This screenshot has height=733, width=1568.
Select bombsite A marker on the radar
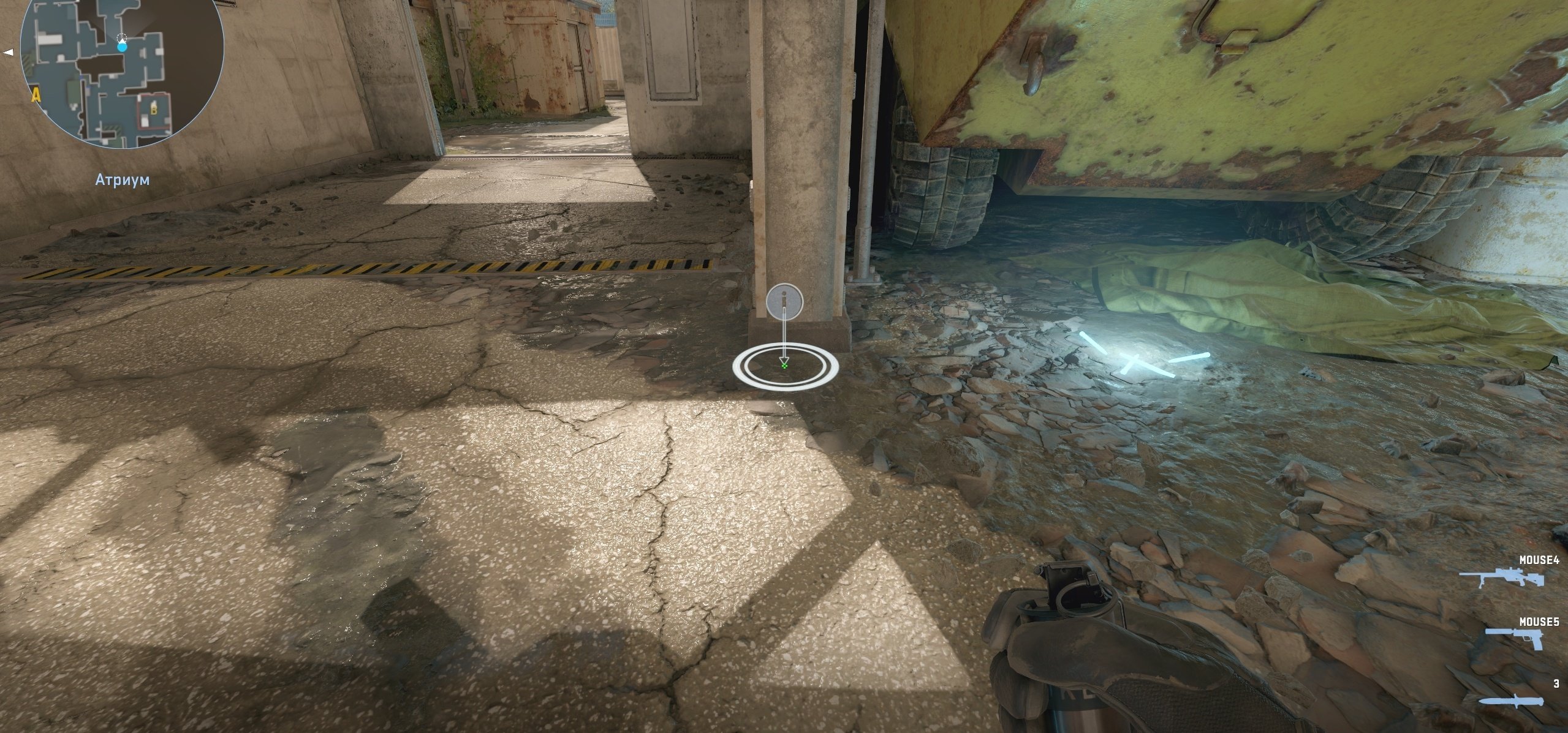click(x=37, y=94)
